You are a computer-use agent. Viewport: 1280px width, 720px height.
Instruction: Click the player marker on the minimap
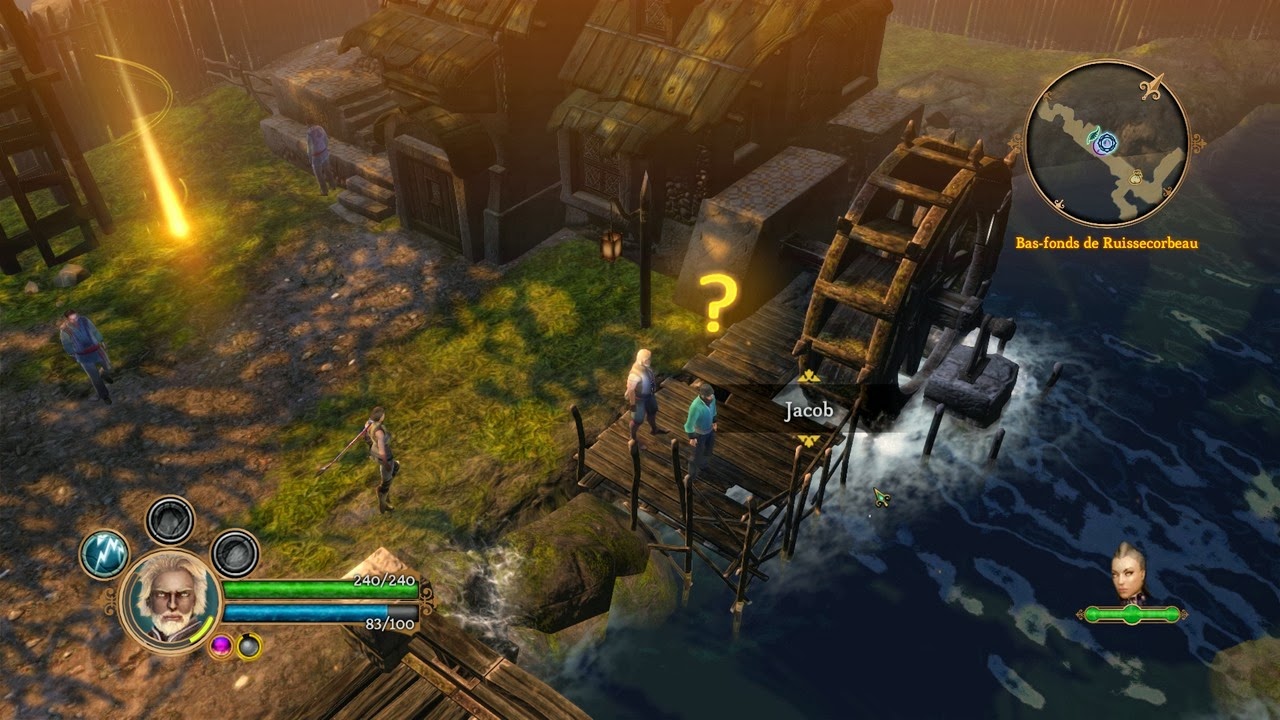pyautogui.click(x=1107, y=143)
